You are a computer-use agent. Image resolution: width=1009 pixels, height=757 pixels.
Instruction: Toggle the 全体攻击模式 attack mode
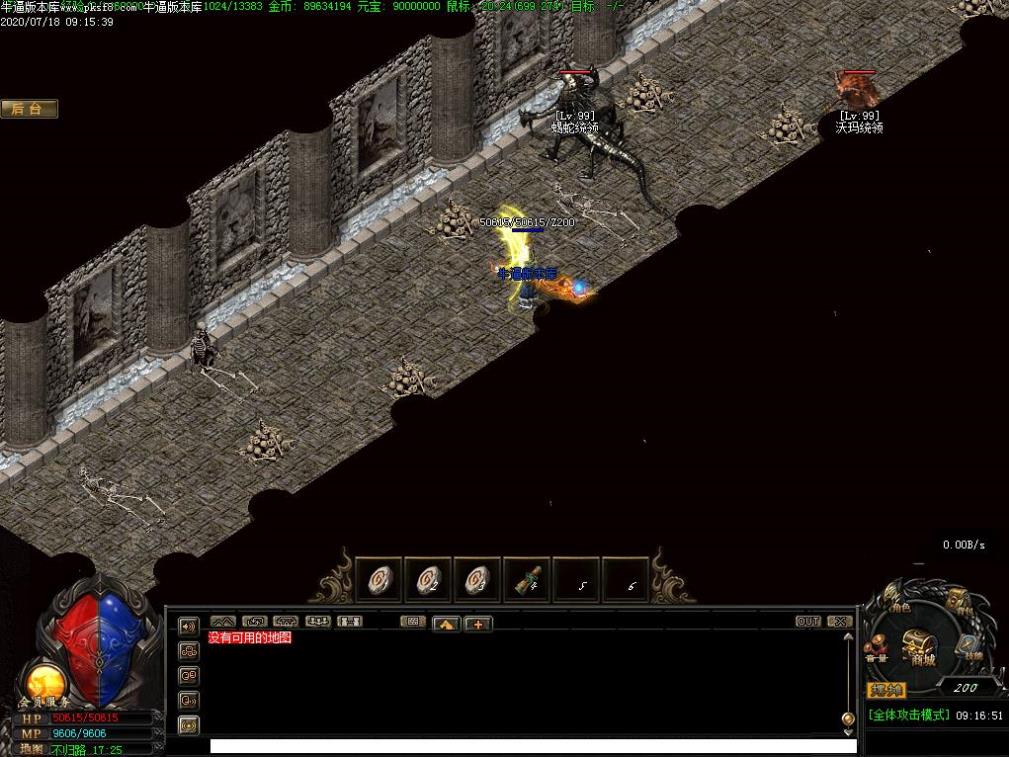click(907, 715)
